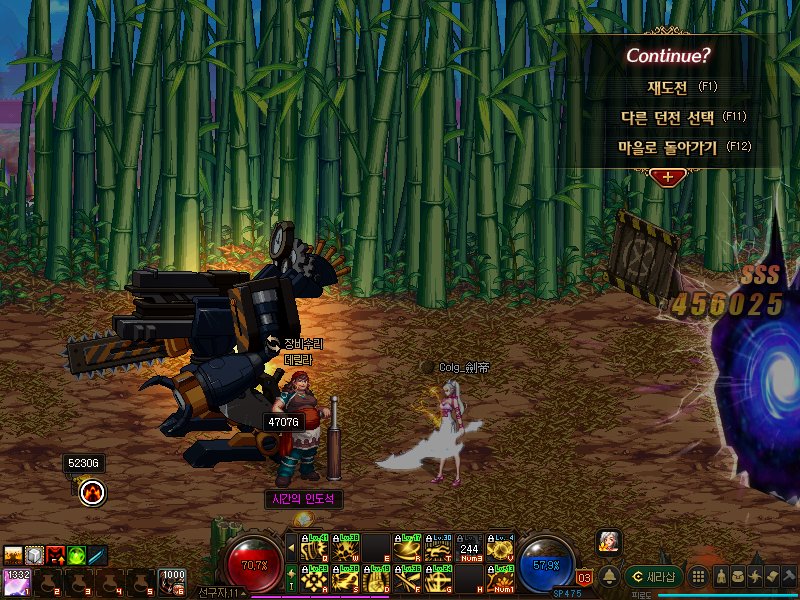The height and width of the screenshot is (600, 800).
Task: Click the 시간의 인도석 label
Action: [x=305, y=498]
